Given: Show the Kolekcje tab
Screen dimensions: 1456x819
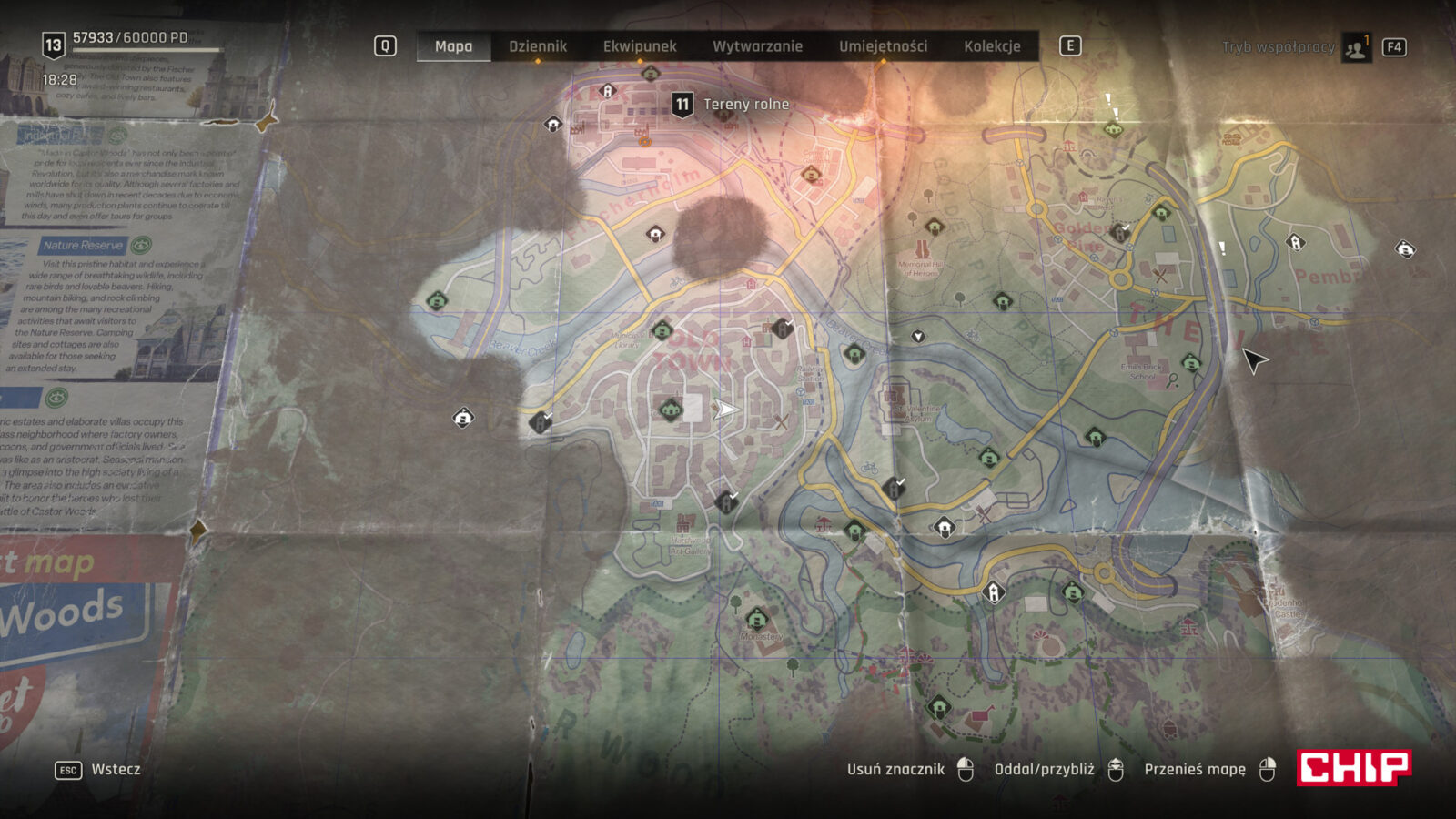Looking at the screenshot, I should (x=992, y=46).
